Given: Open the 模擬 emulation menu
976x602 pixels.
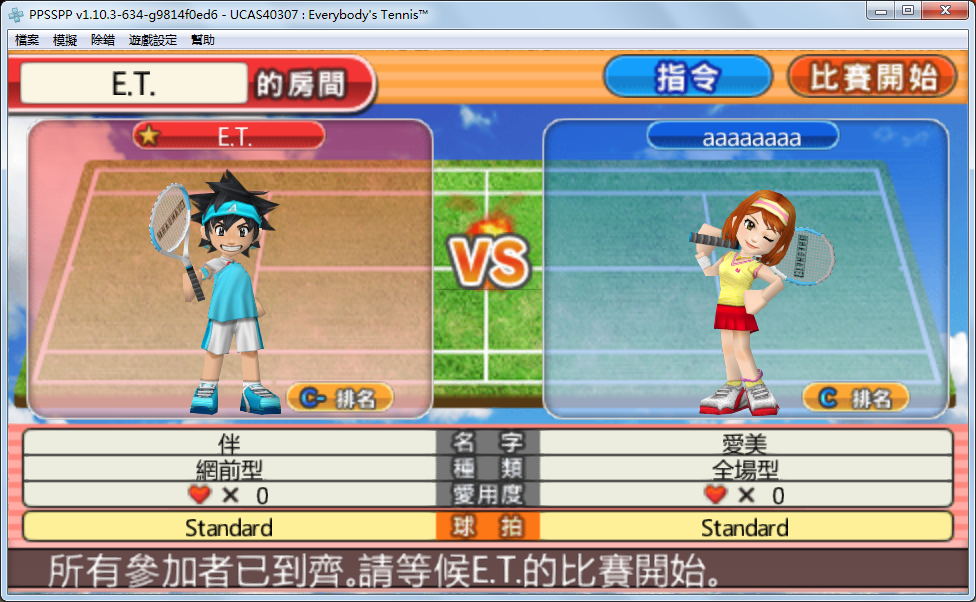Looking at the screenshot, I should (x=65, y=40).
